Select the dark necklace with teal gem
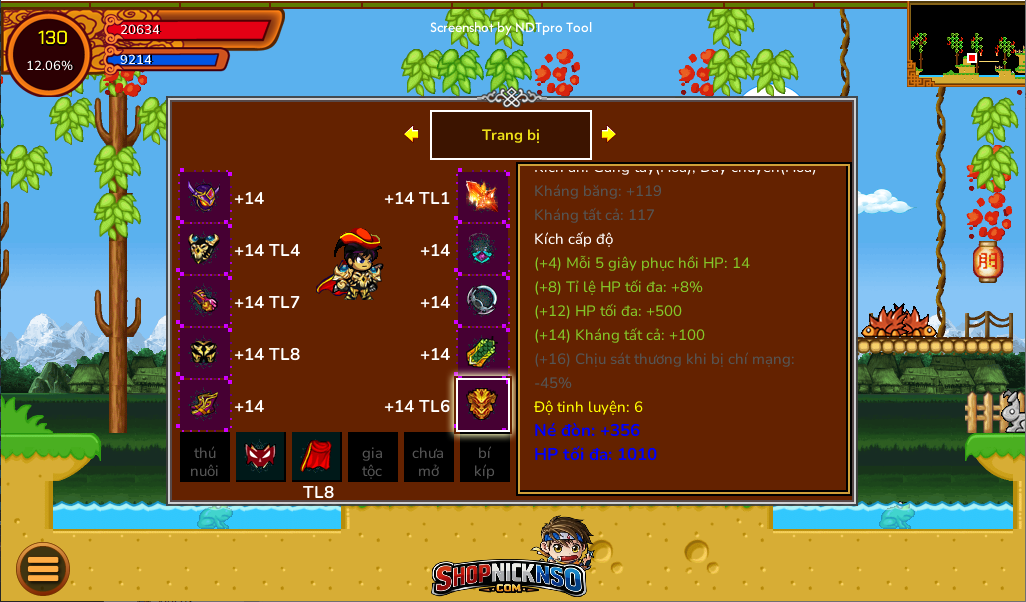This screenshot has width=1026, height=602. [x=483, y=249]
